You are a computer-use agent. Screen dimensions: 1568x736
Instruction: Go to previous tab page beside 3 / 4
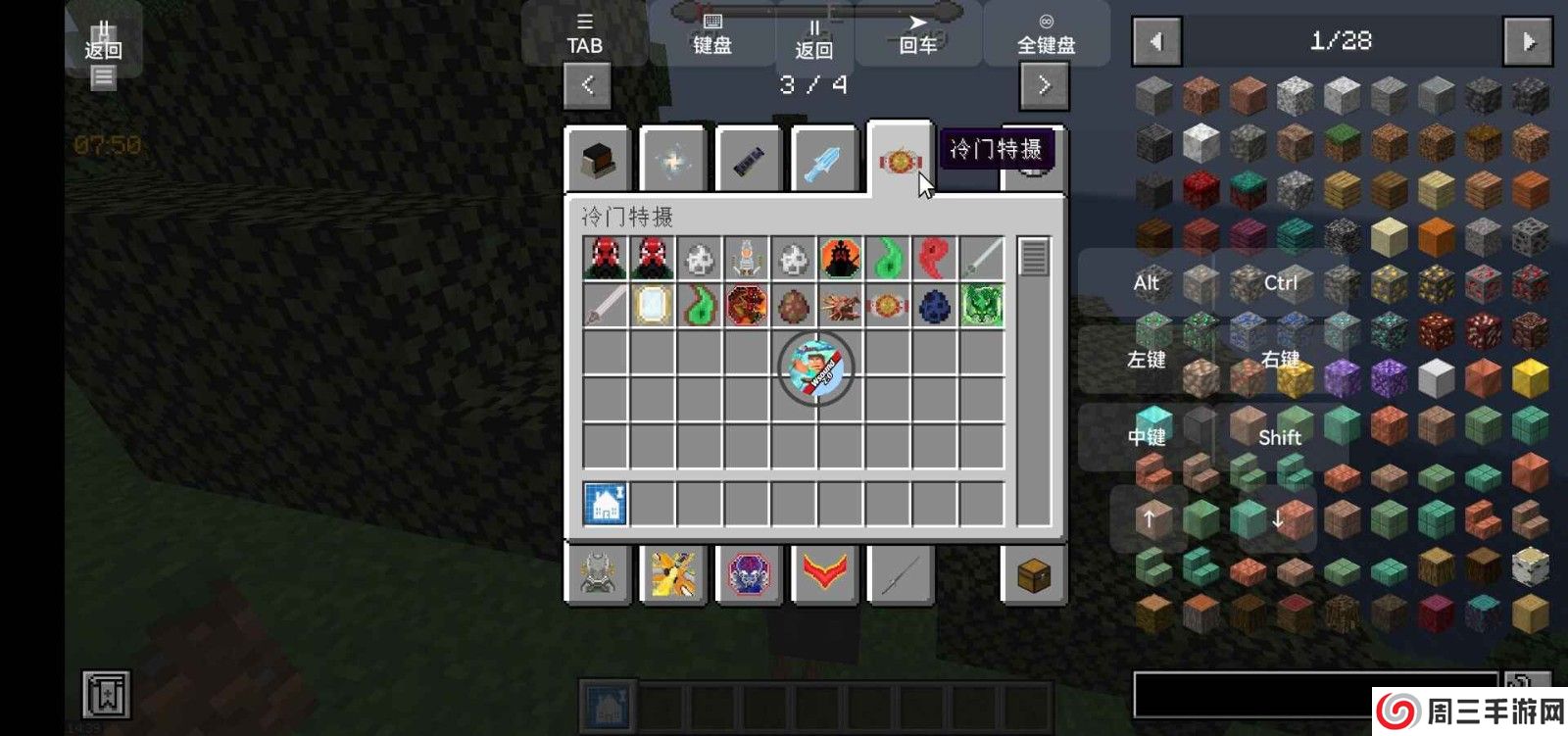coord(587,86)
